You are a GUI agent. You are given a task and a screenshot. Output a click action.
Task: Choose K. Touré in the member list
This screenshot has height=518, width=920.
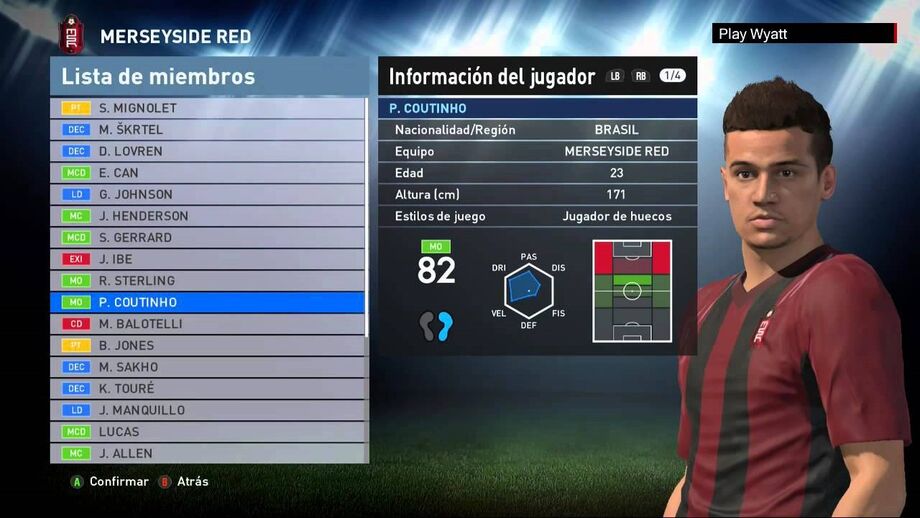(x=208, y=388)
